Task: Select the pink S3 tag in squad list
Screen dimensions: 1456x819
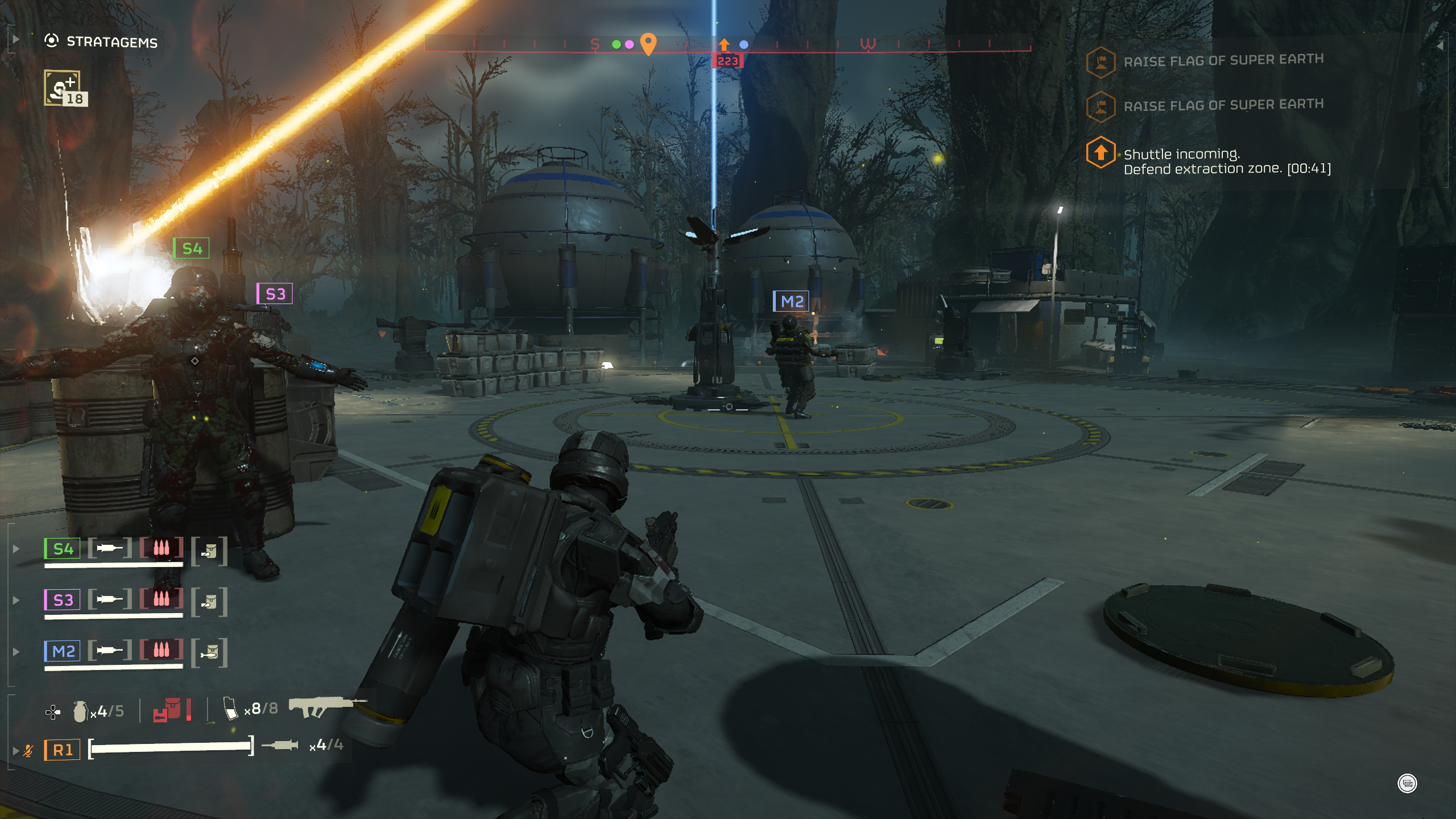Action: (63, 600)
